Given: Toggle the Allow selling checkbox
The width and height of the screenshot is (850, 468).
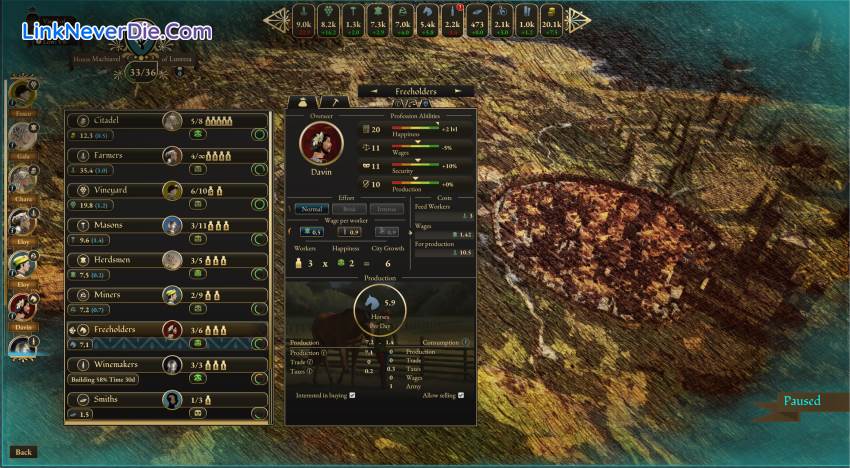Looking at the screenshot, I should coord(462,395).
